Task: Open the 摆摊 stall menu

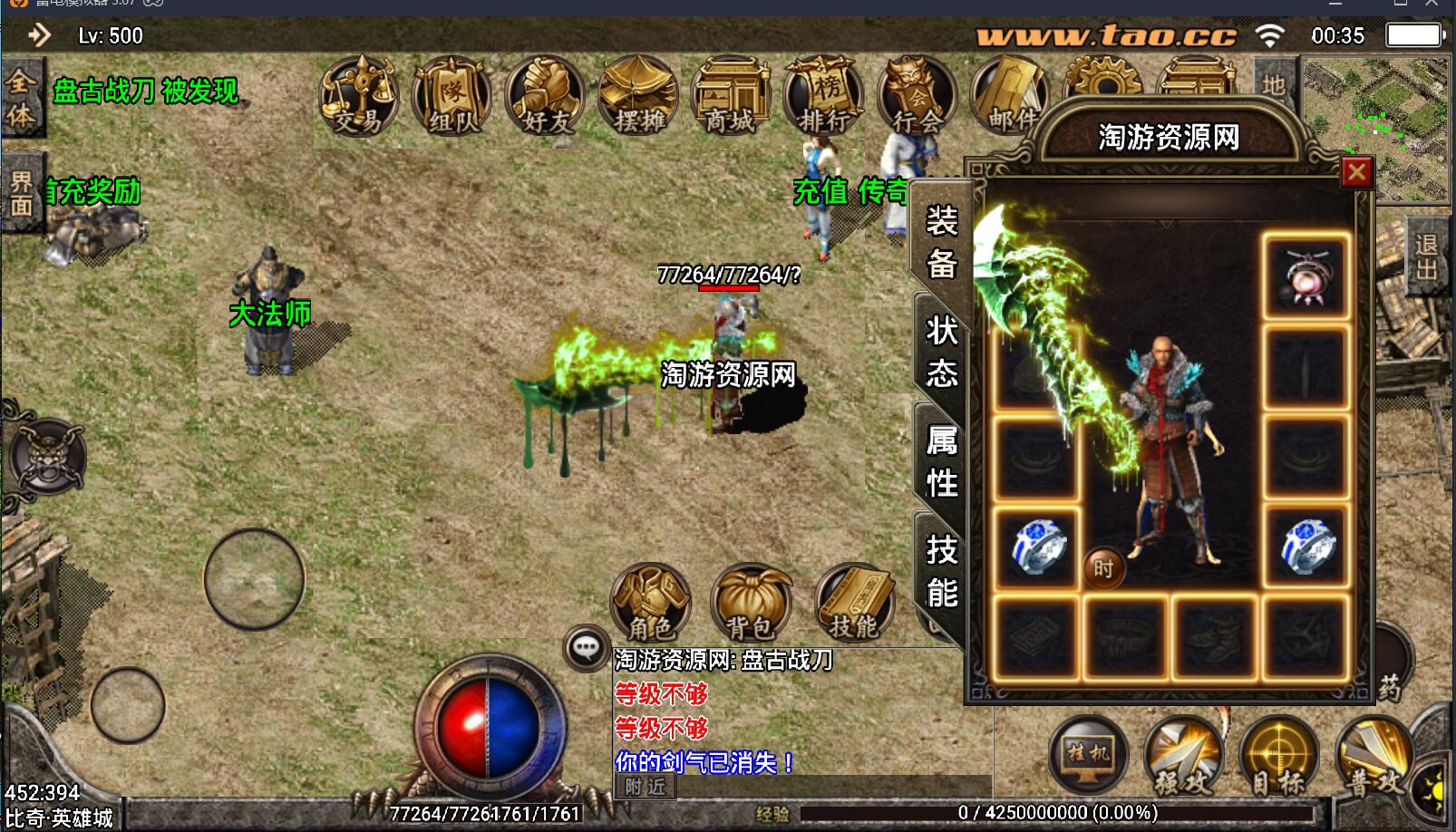Action: (638, 96)
